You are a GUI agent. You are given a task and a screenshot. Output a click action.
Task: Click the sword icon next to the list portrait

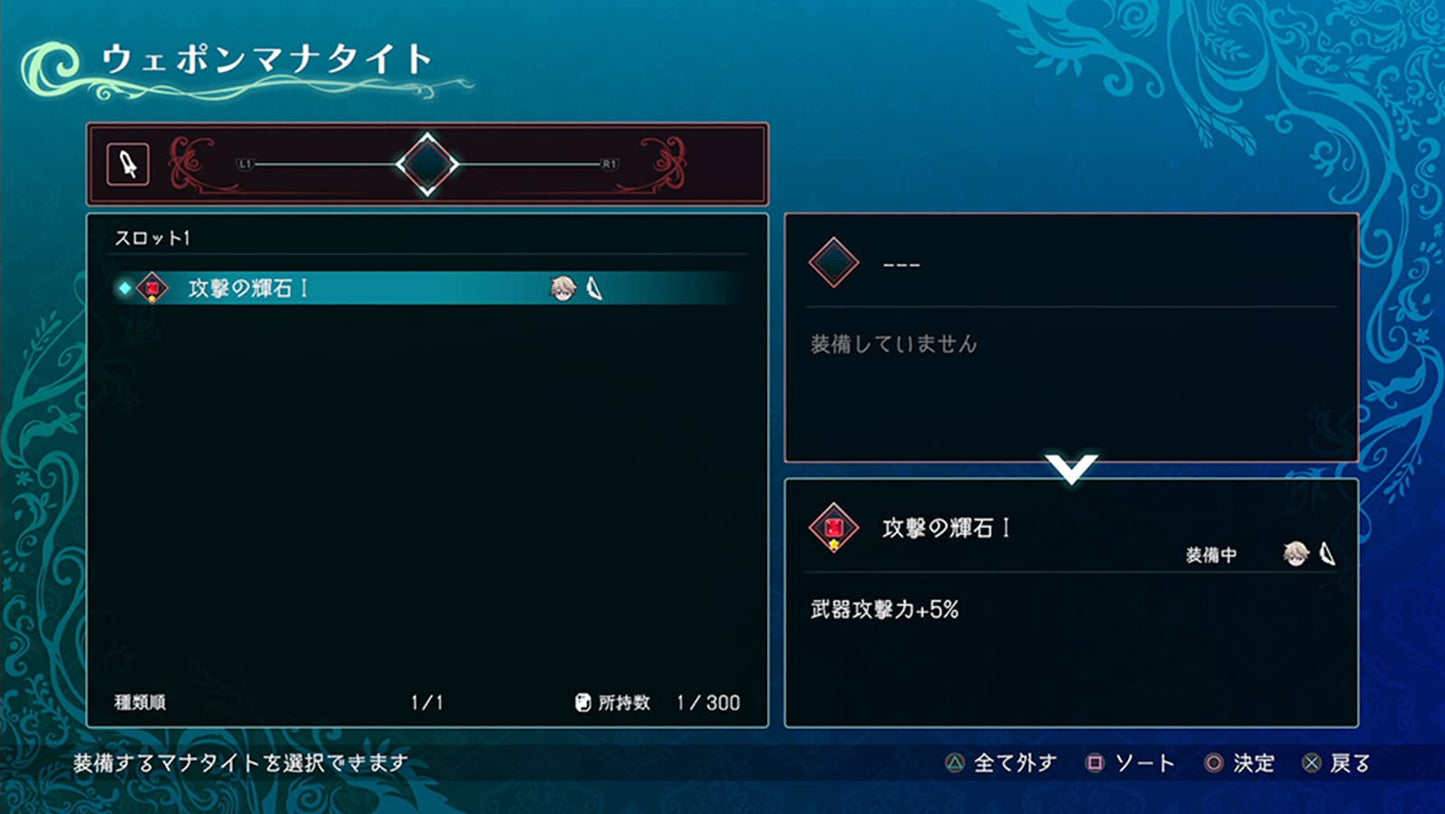(592, 286)
